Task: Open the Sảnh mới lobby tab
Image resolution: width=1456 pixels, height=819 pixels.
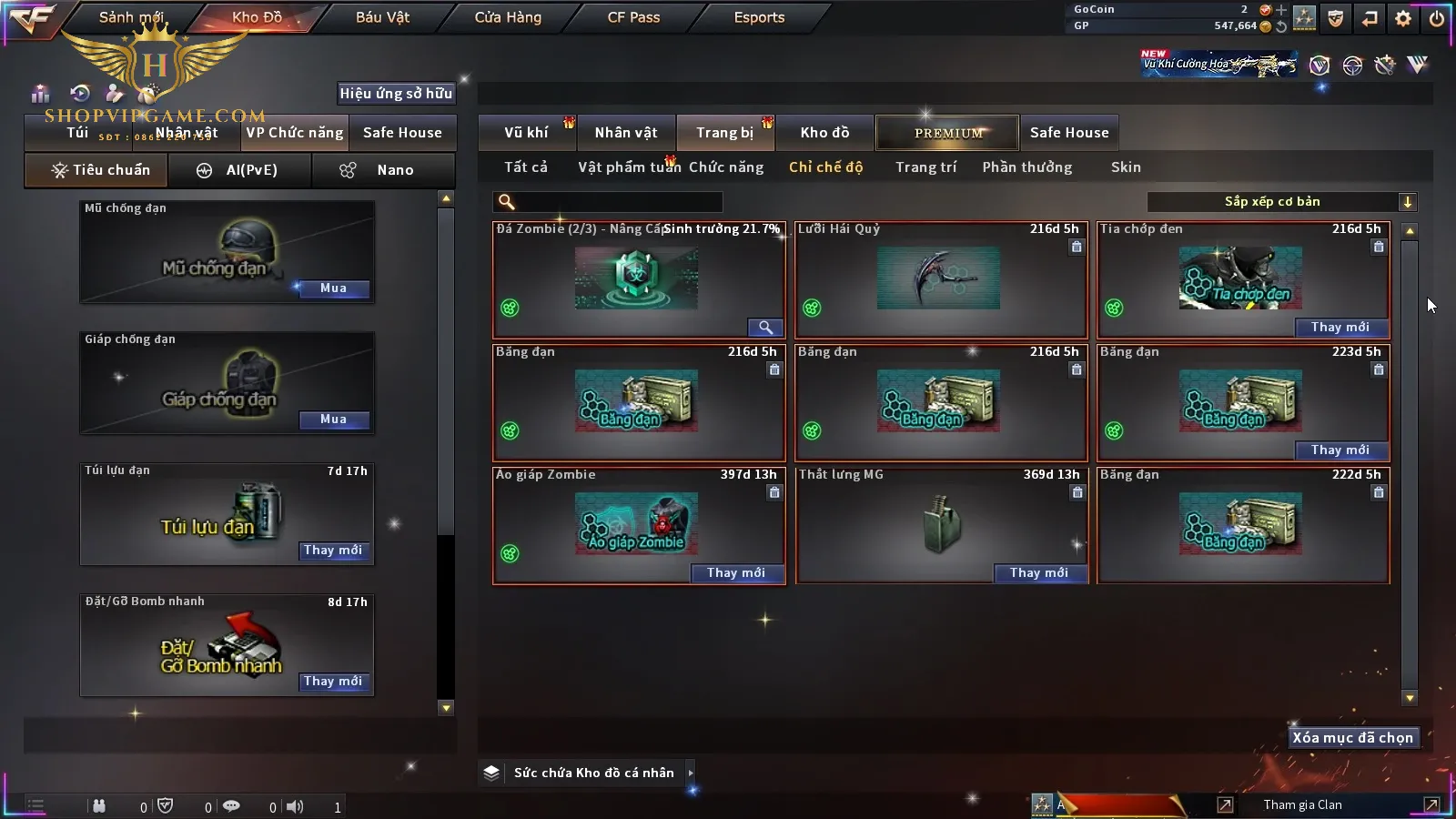Action: pos(131,17)
